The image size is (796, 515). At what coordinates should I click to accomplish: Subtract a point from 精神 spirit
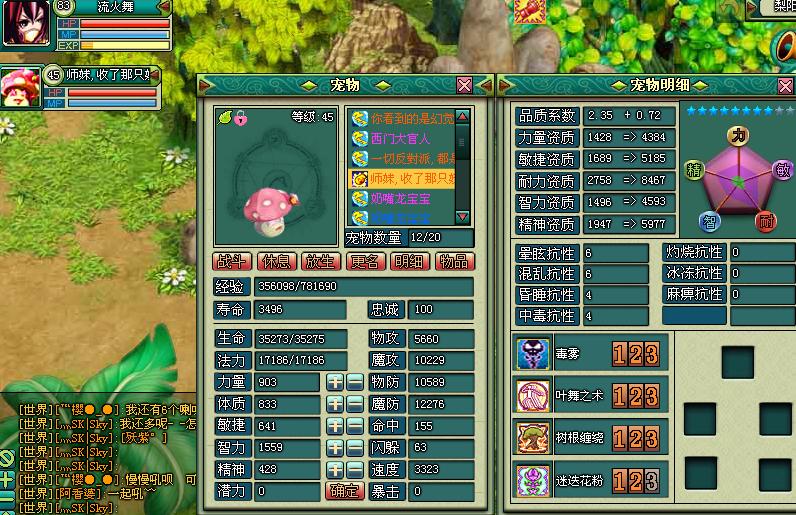point(353,469)
